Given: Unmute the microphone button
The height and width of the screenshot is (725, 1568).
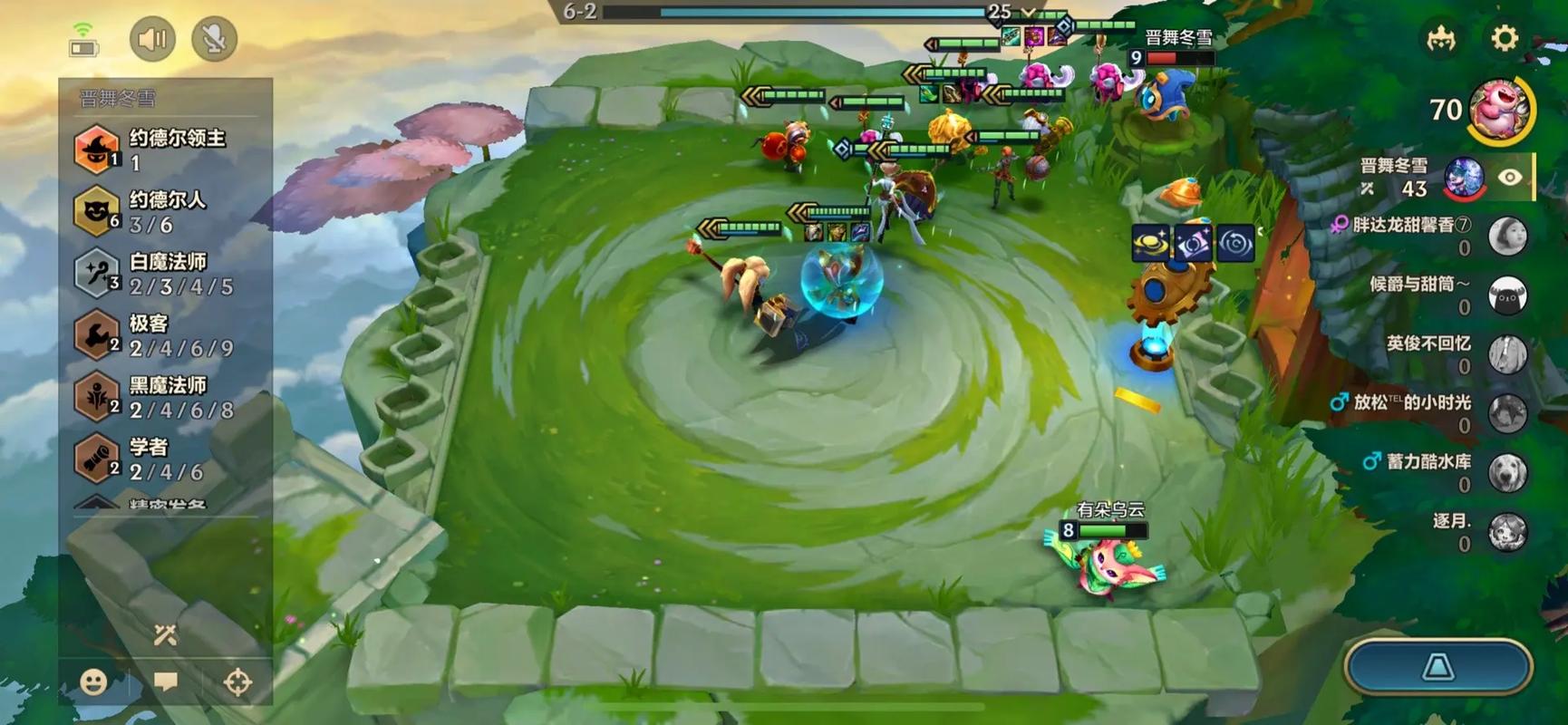Looking at the screenshot, I should point(215,39).
